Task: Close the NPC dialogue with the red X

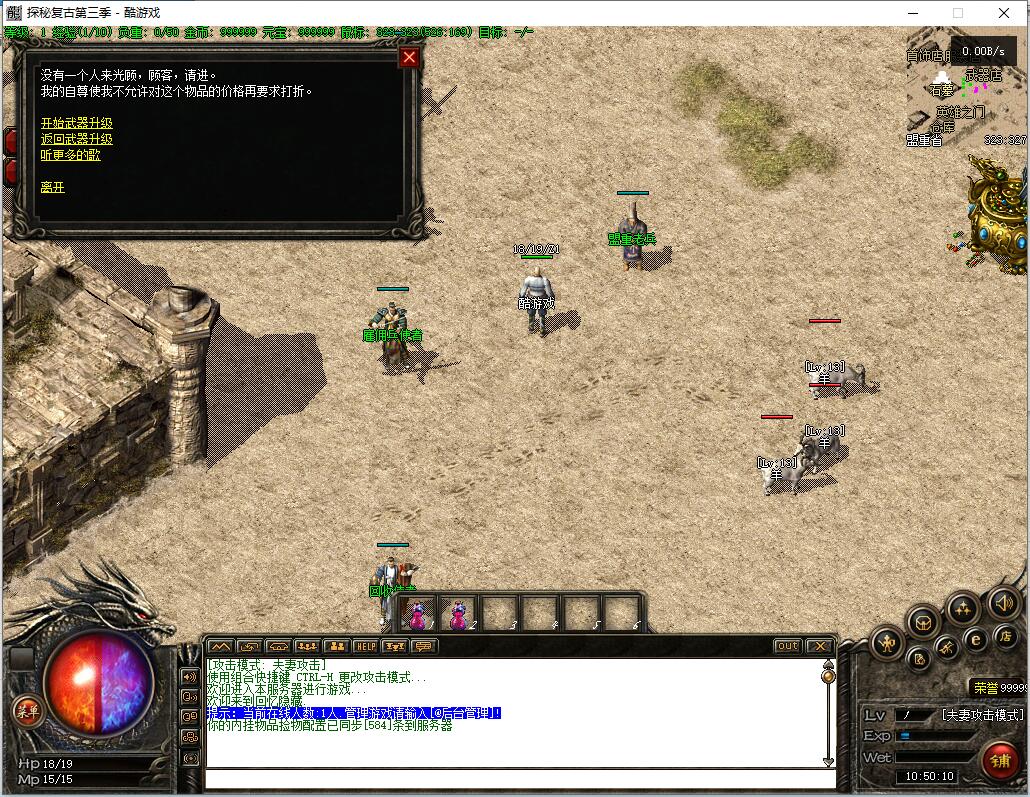Action: click(408, 57)
